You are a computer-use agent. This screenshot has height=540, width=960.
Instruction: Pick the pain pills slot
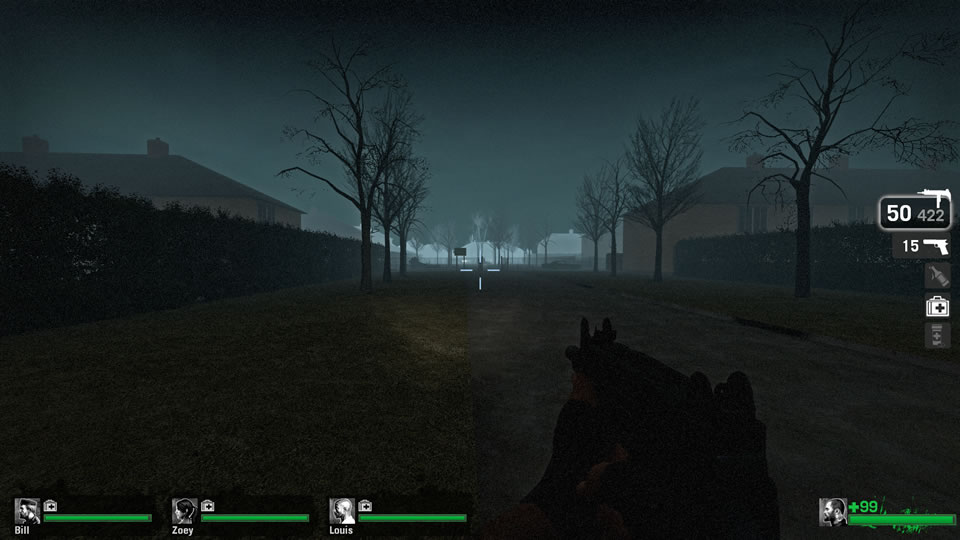(937, 336)
